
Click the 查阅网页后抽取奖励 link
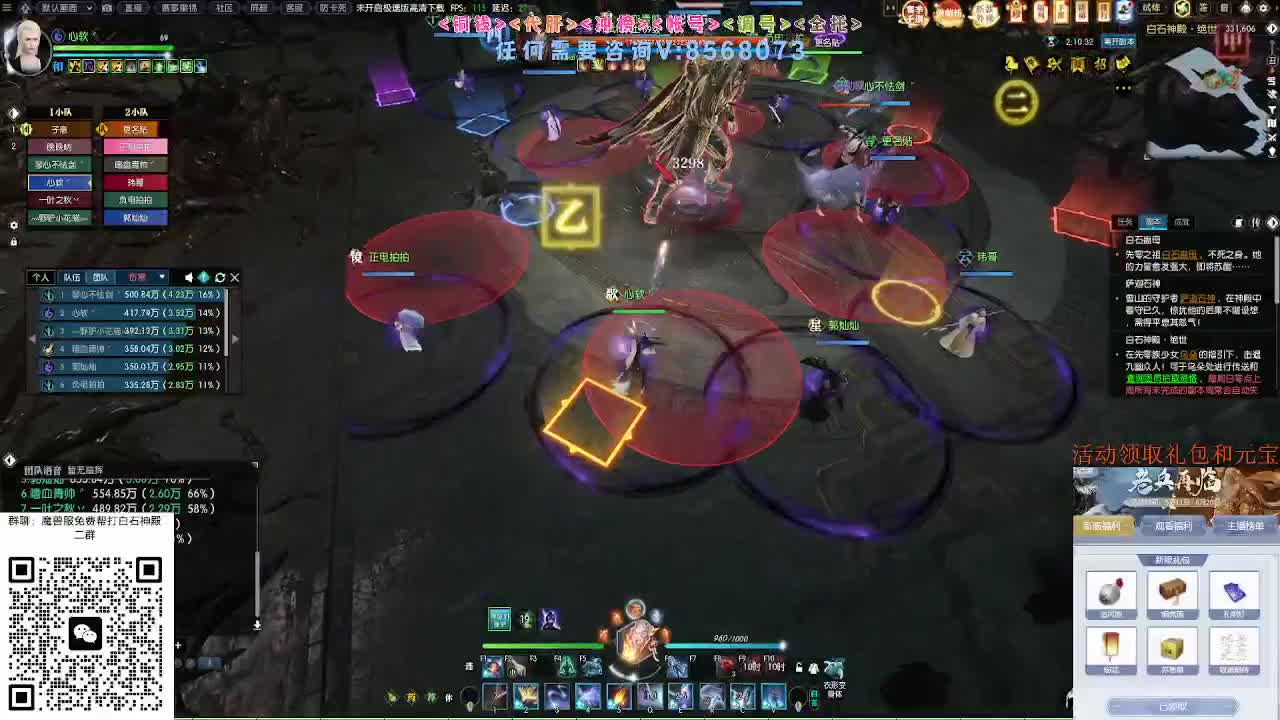(x=1161, y=378)
